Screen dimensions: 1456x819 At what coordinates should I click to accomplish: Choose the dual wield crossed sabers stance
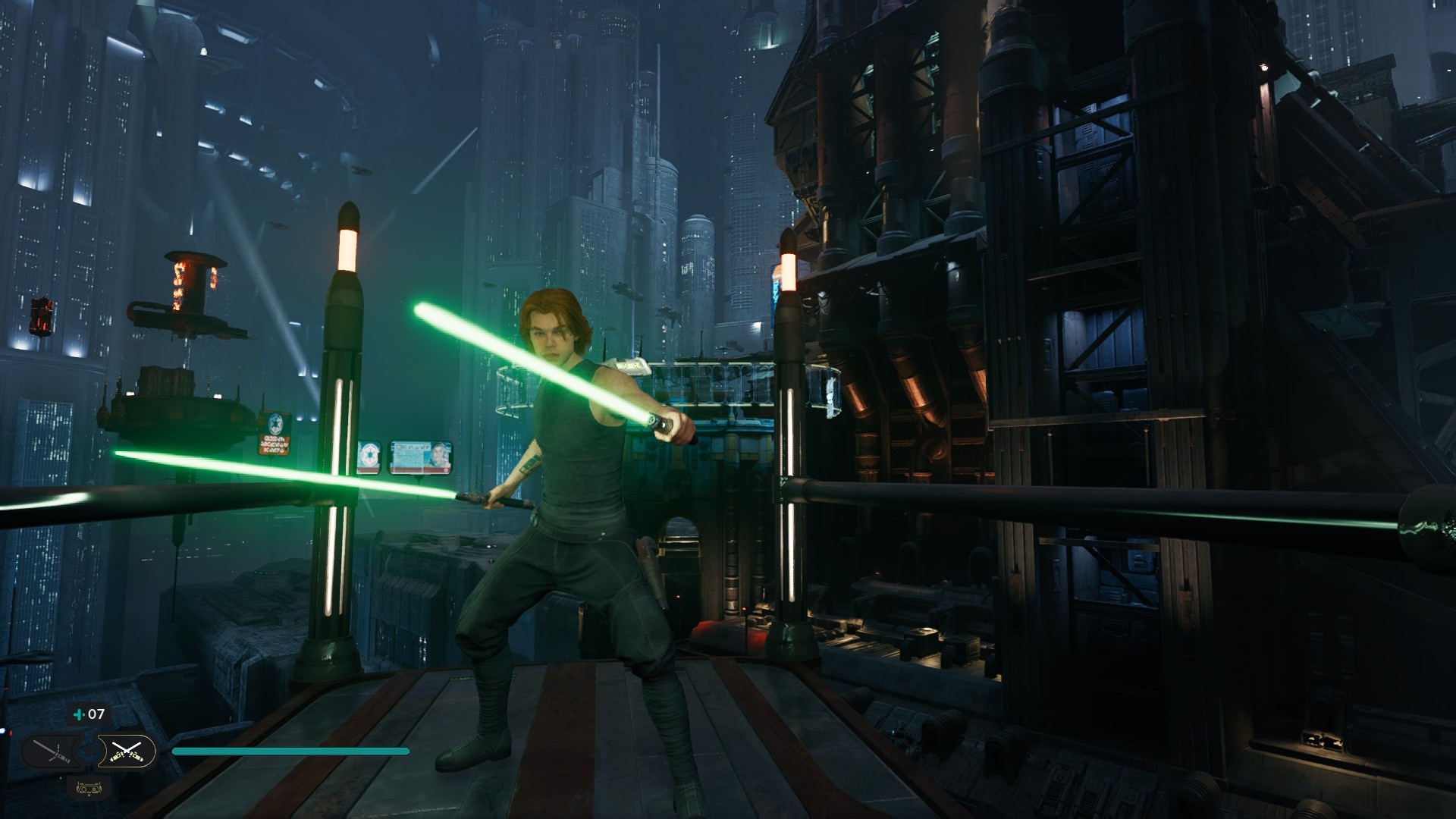[126, 752]
